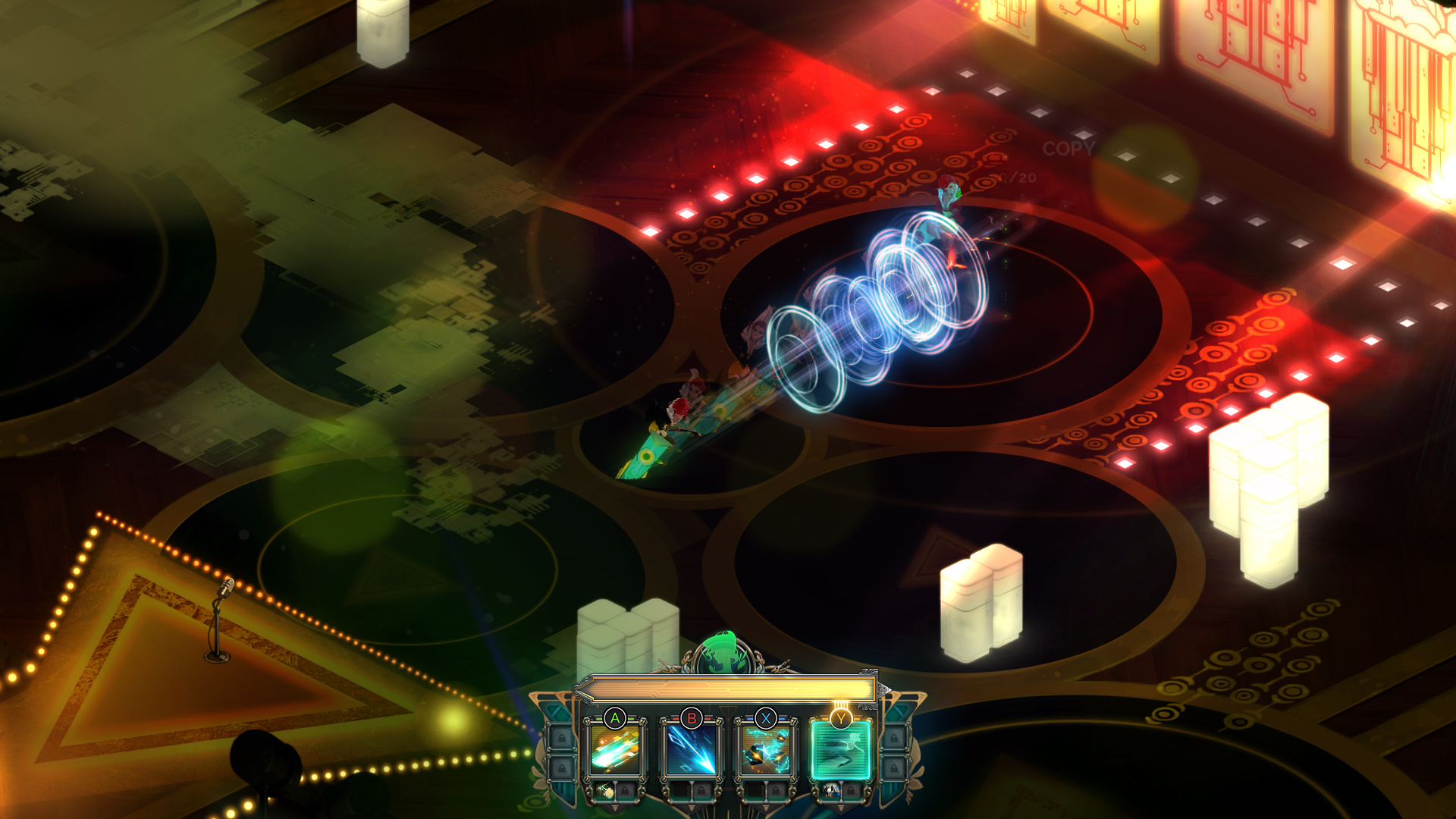
Task: Select the function icon in slot X
Action: (x=765, y=748)
